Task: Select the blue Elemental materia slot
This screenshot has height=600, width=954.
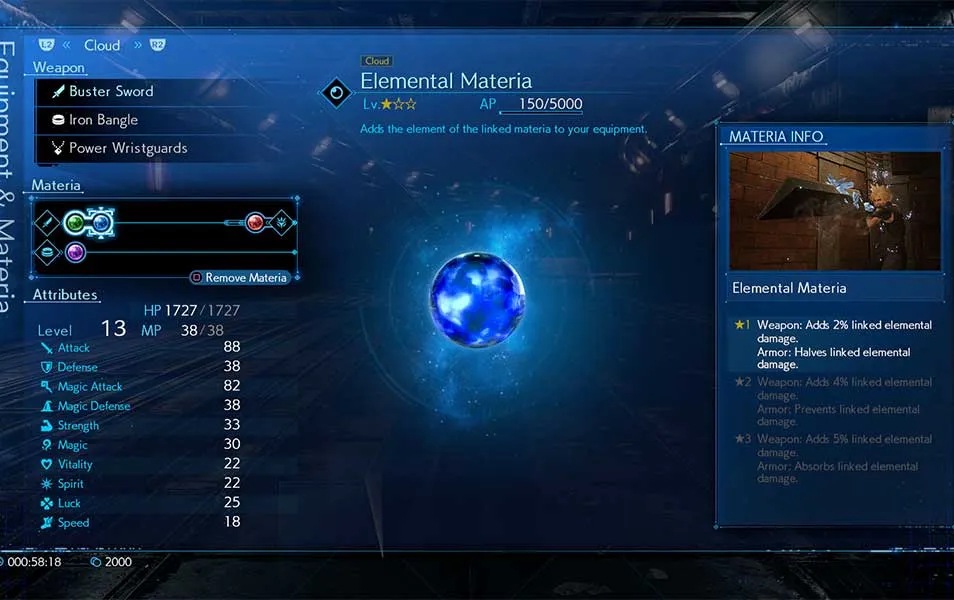Action: point(101,222)
